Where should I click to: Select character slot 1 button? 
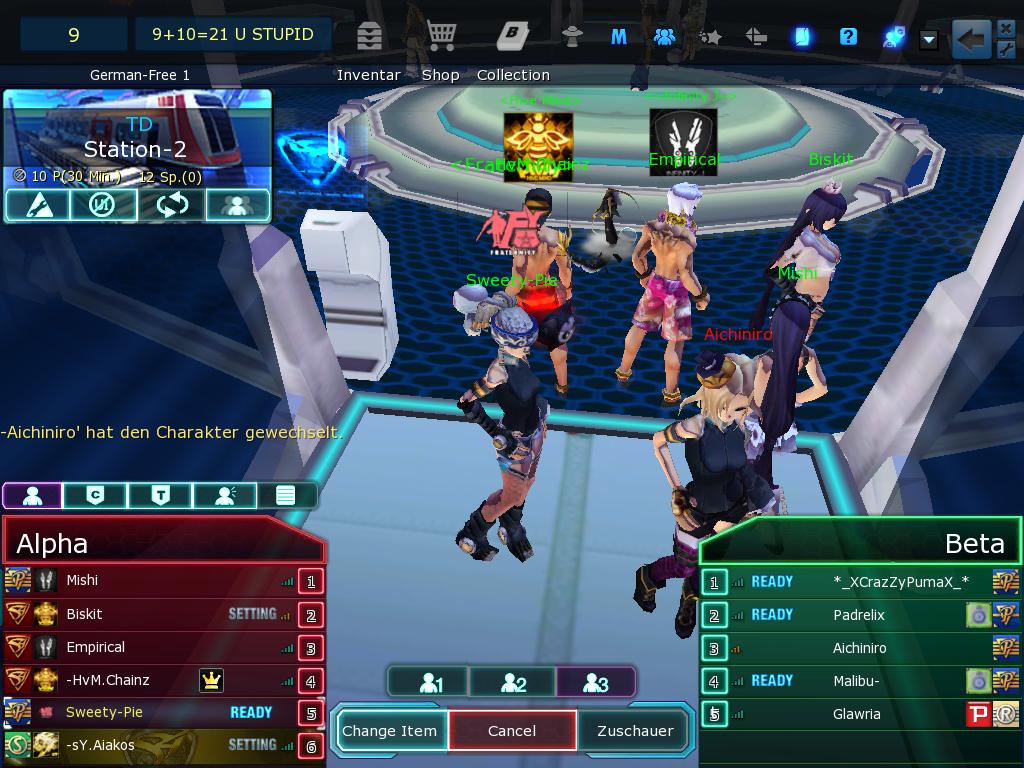point(430,683)
